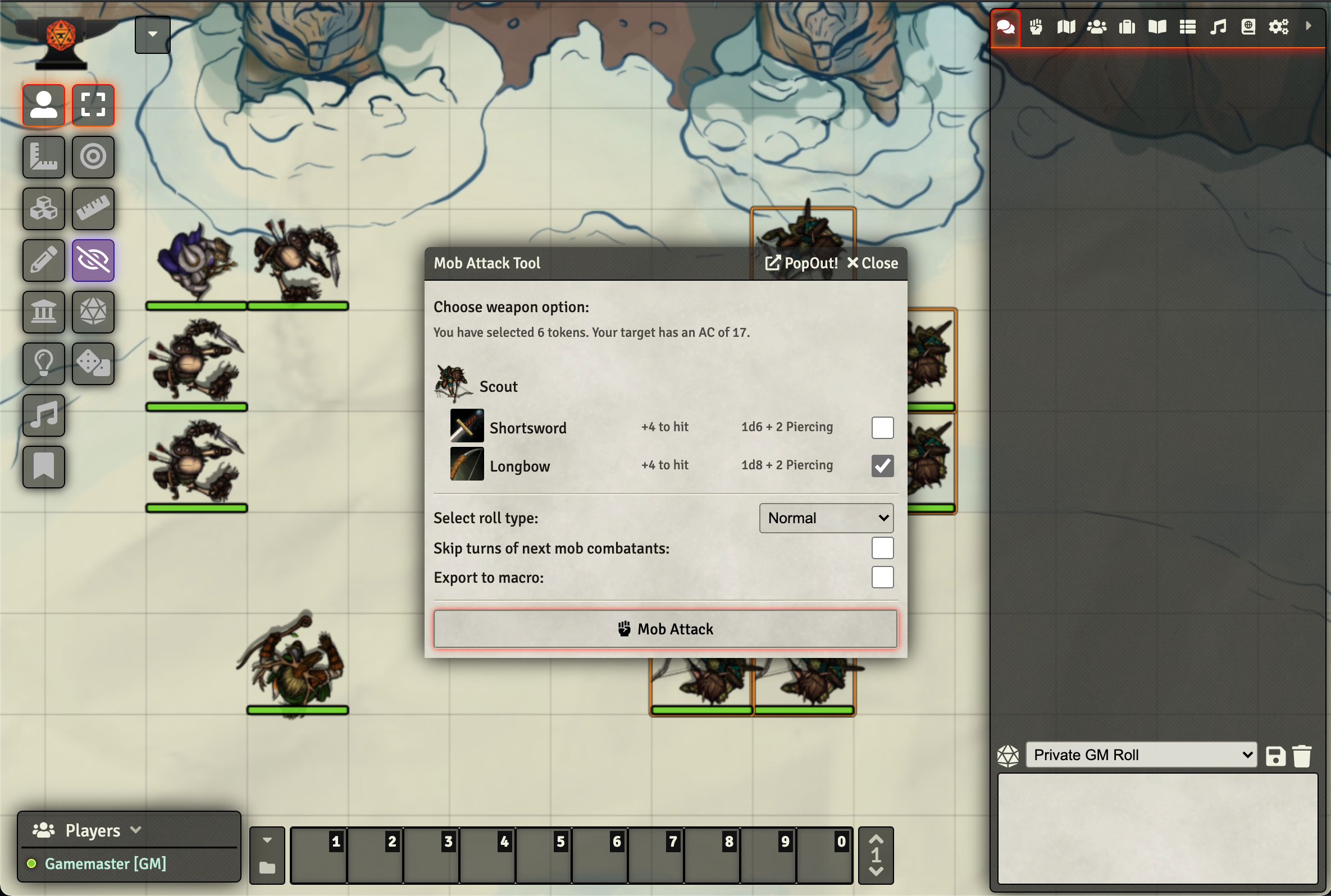
Task: Open the My Settings gear tab
Action: [x=1279, y=26]
